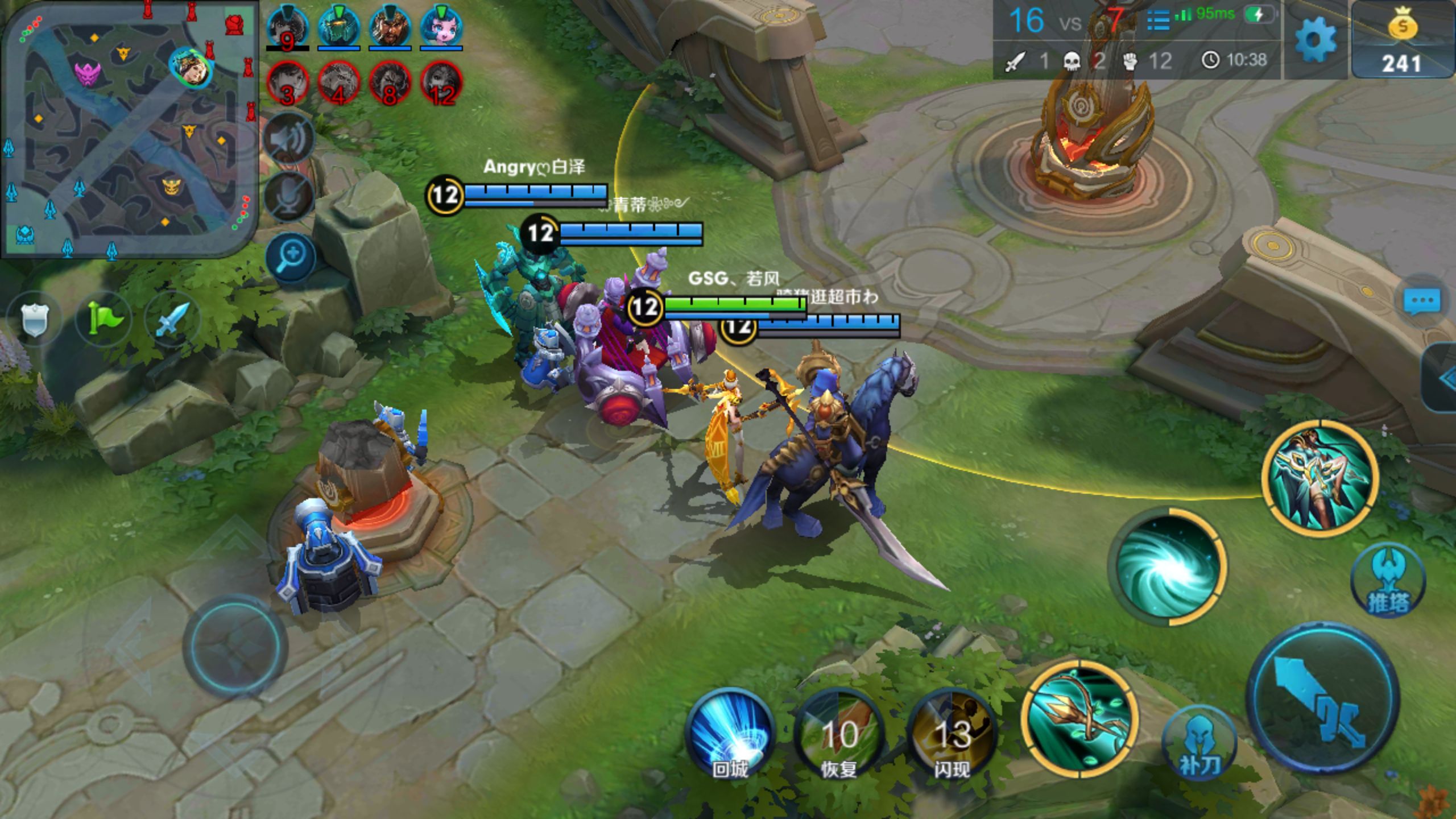Open the minimap in the corner
The width and height of the screenshot is (1456, 819).
[129, 129]
